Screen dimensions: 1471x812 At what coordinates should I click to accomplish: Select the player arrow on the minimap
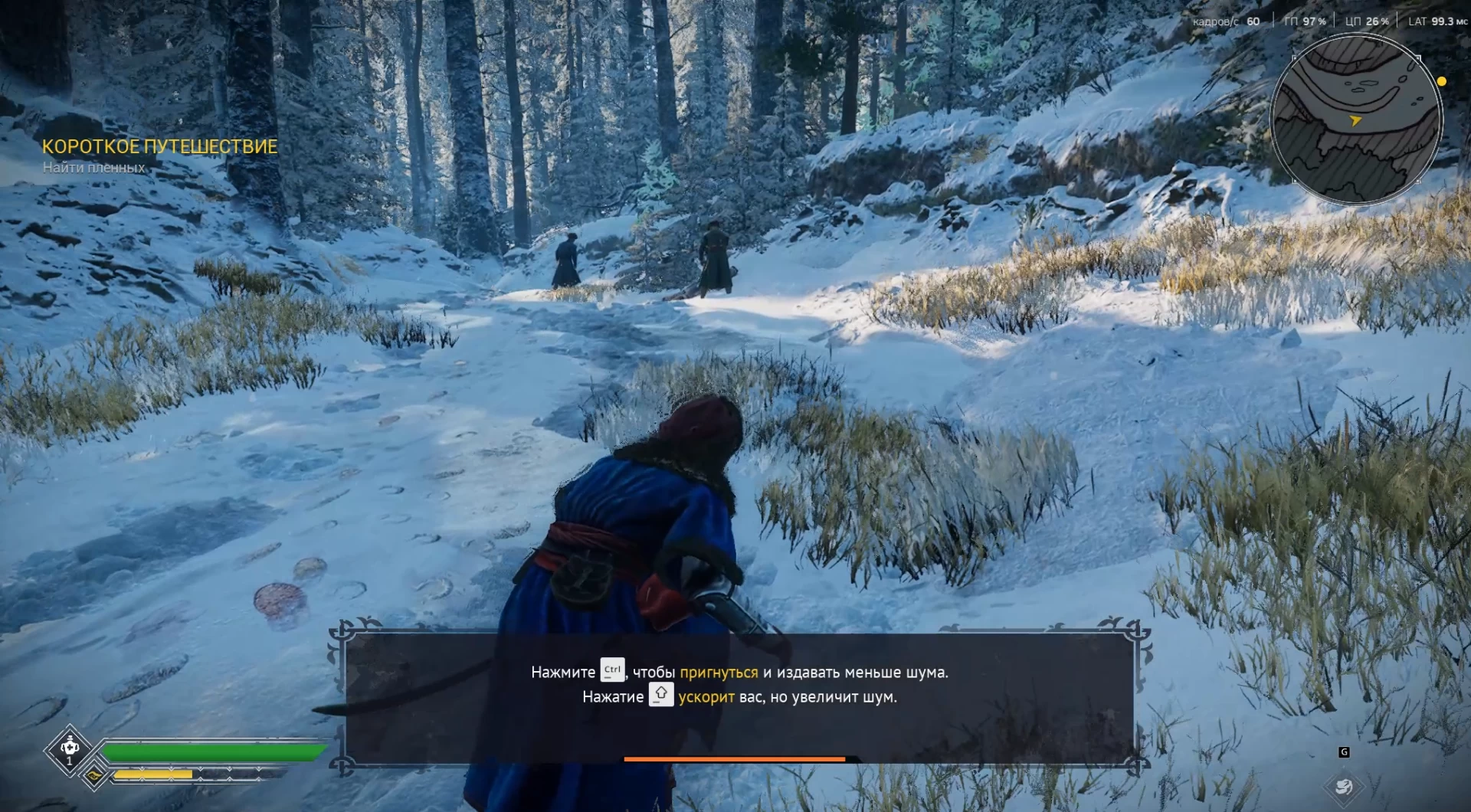click(1355, 120)
